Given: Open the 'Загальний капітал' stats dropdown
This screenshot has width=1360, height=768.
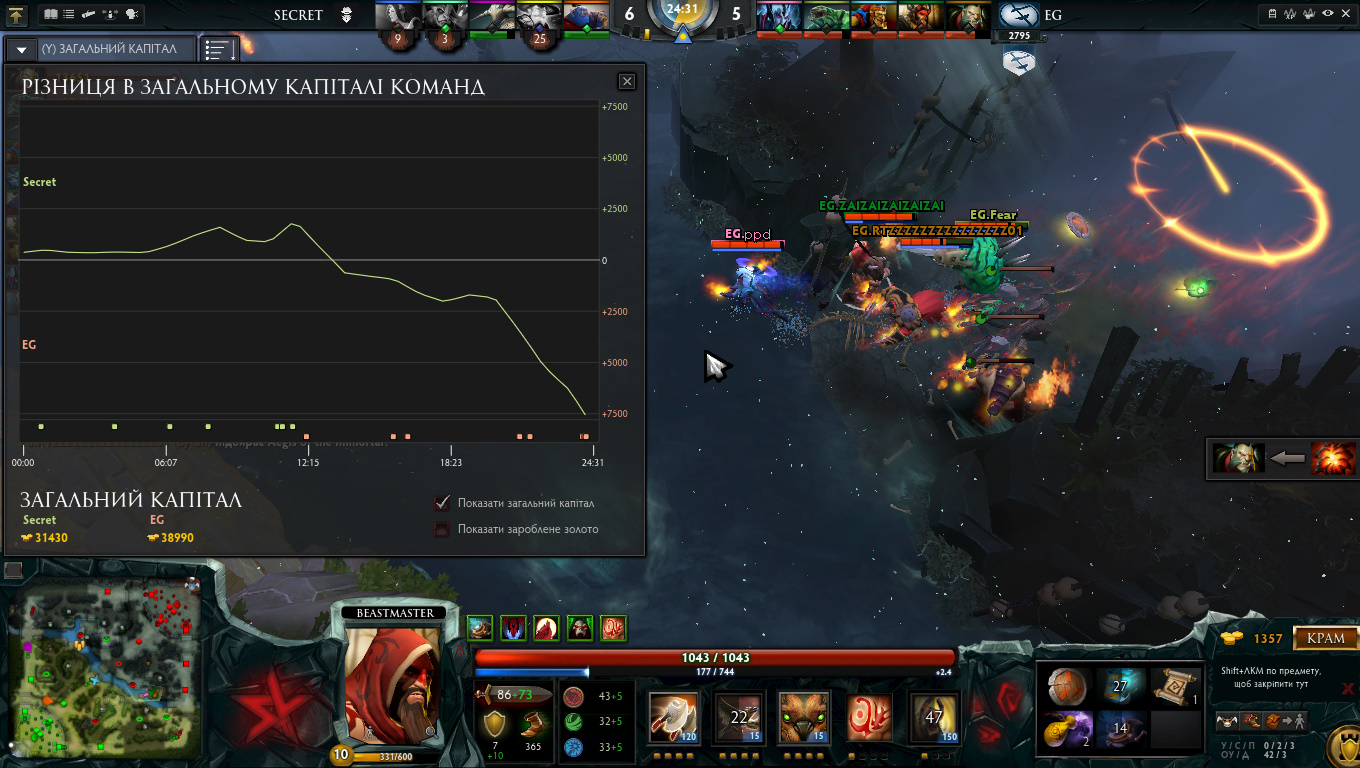Looking at the screenshot, I should [22, 49].
